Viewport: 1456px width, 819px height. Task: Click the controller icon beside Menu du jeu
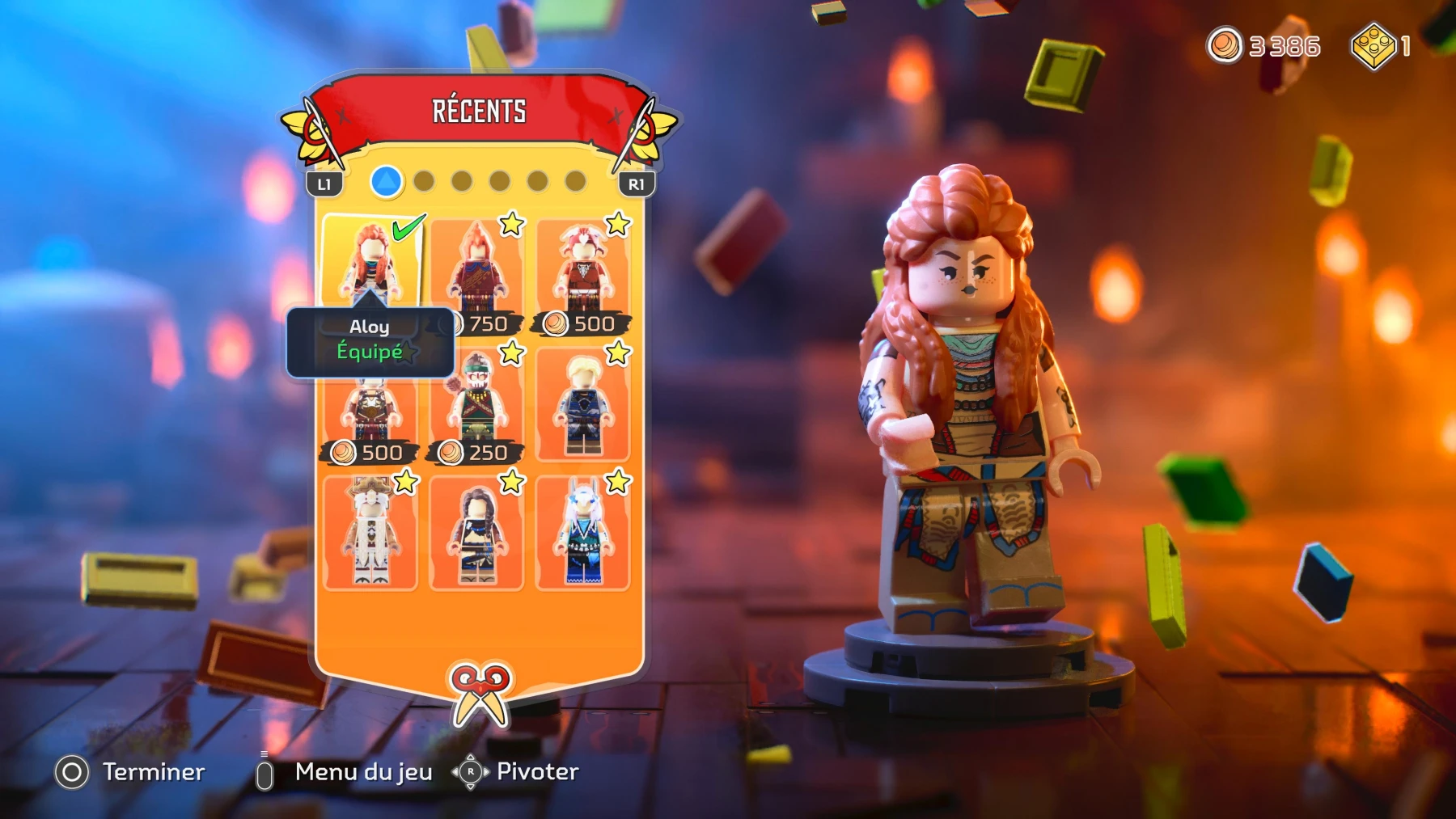click(265, 772)
